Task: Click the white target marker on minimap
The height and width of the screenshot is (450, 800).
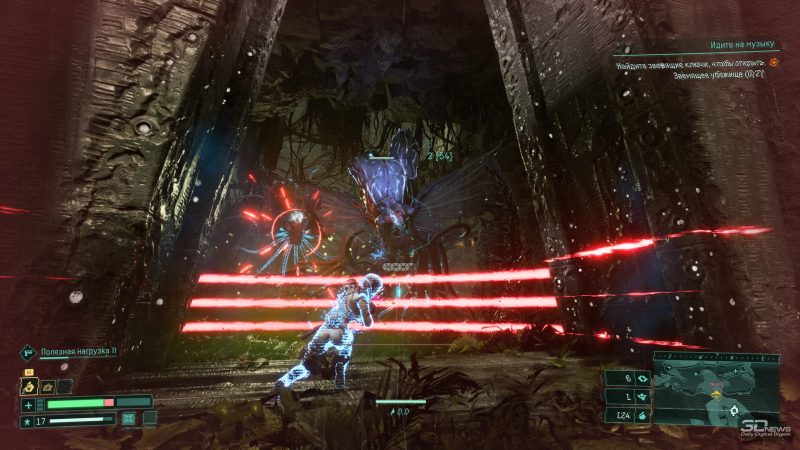Action: coord(735,410)
